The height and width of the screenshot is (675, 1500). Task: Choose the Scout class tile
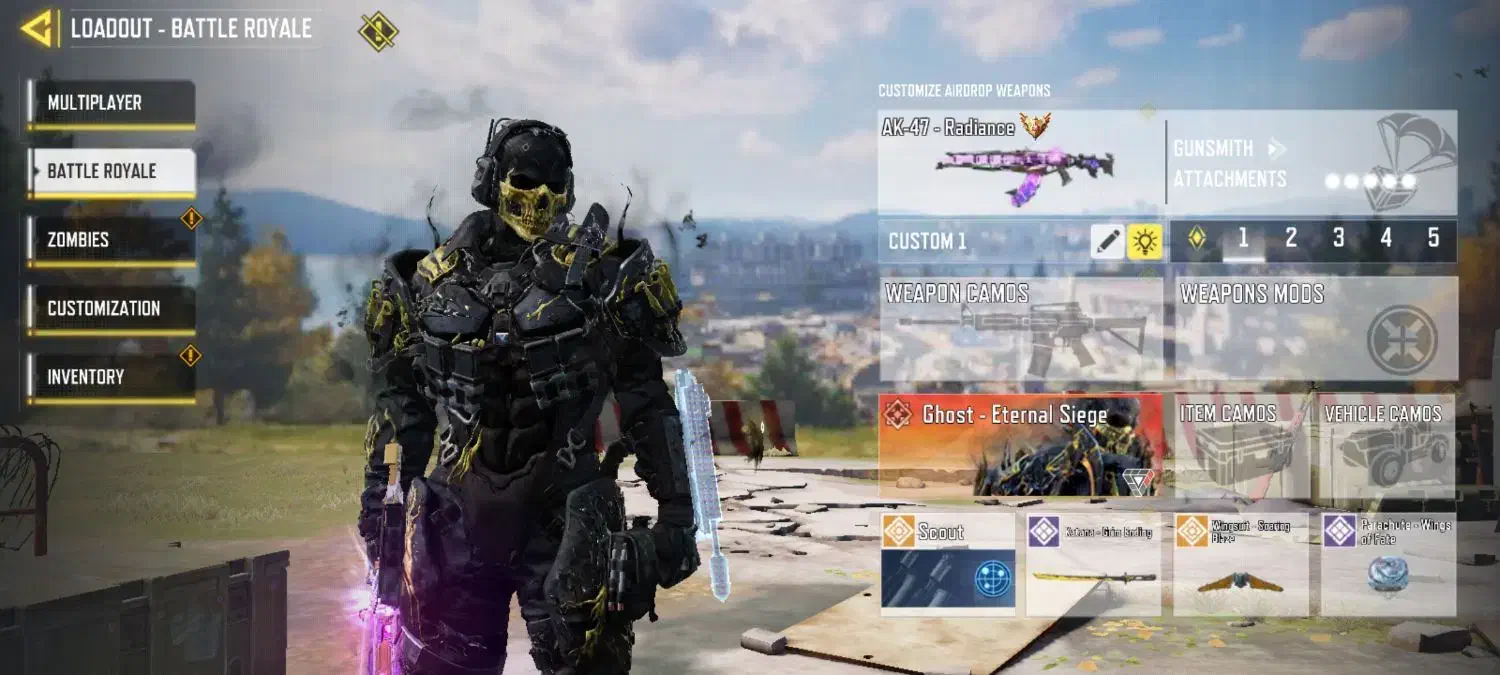click(947, 564)
